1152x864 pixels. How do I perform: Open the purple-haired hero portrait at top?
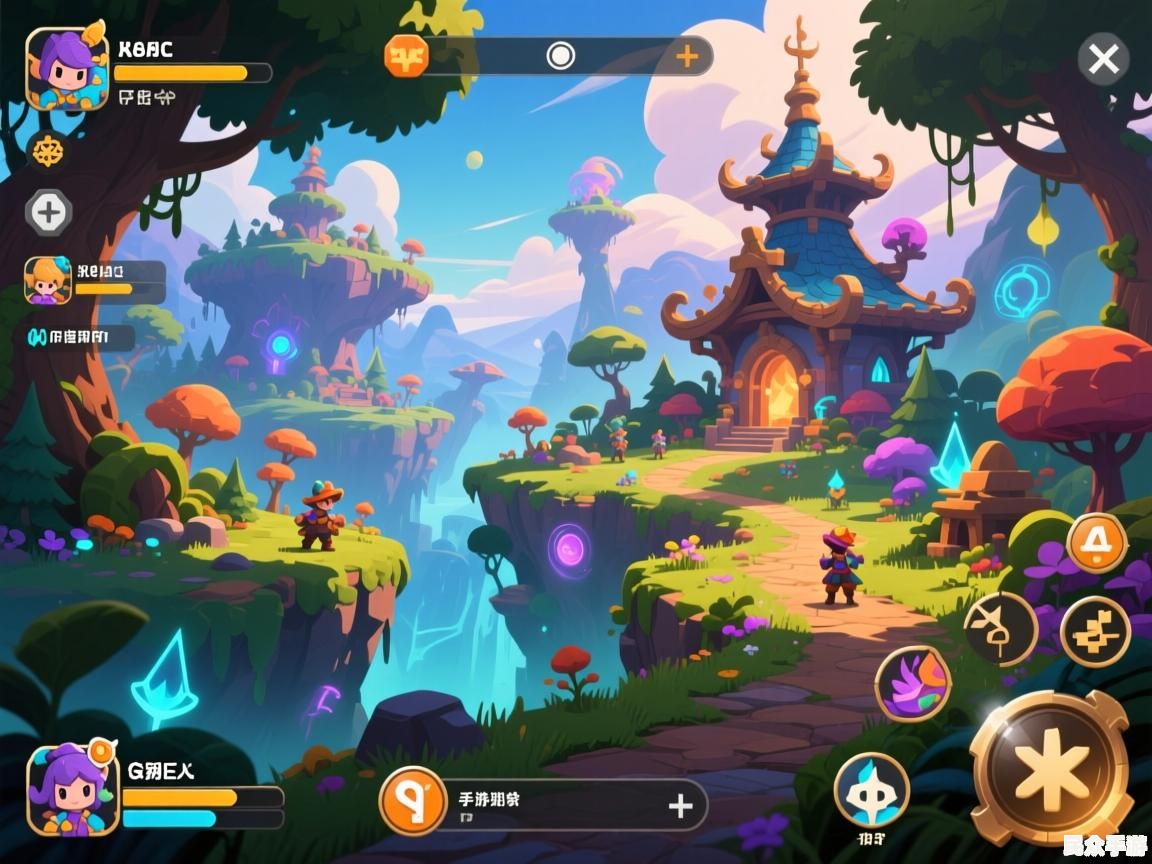67,68
